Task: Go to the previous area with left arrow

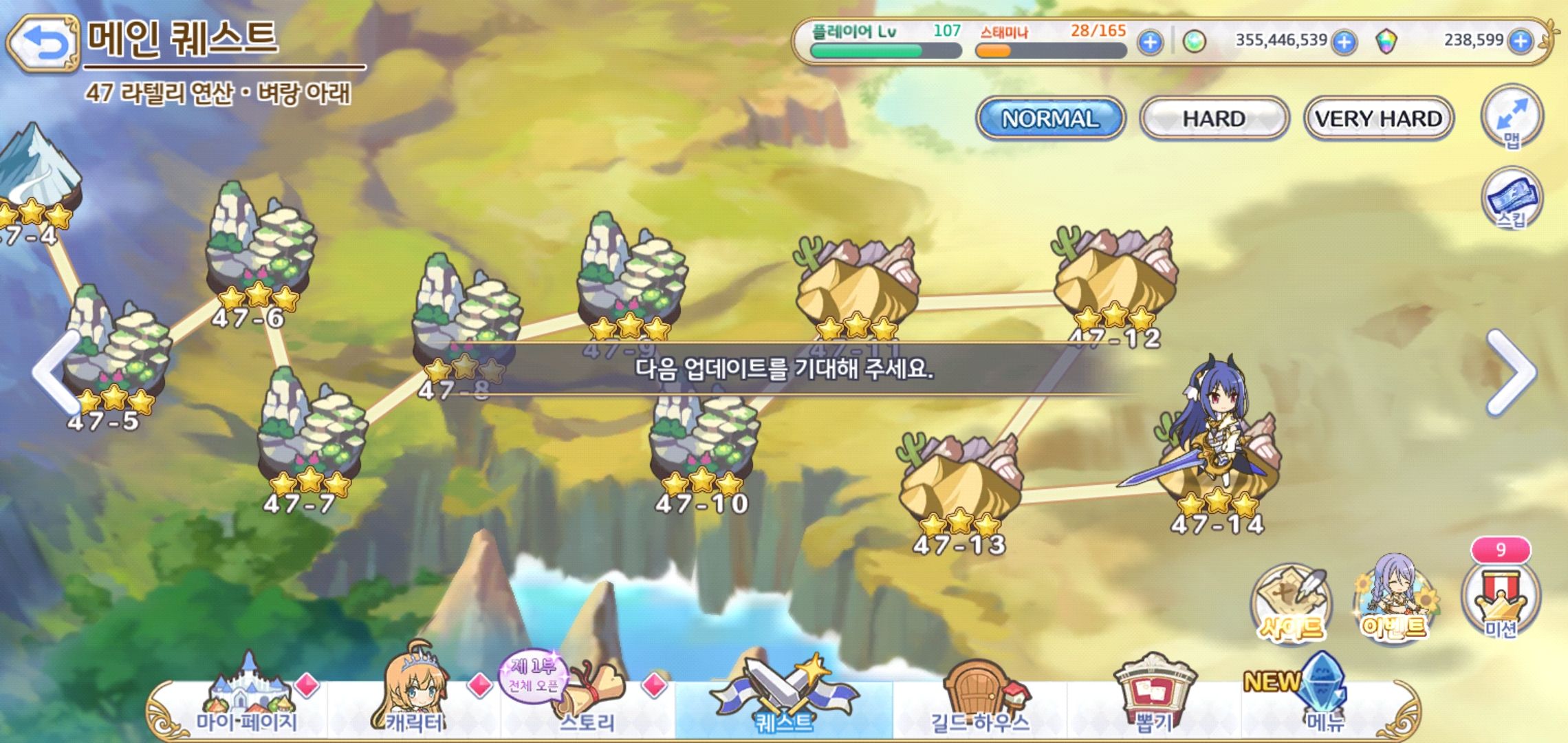Action: [54, 371]
